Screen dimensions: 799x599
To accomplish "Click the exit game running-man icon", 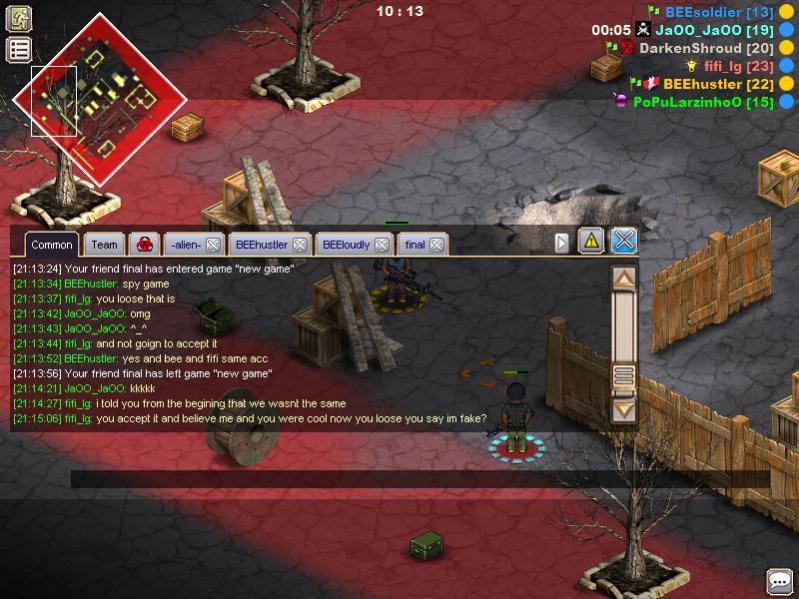I will pos(19,18).
